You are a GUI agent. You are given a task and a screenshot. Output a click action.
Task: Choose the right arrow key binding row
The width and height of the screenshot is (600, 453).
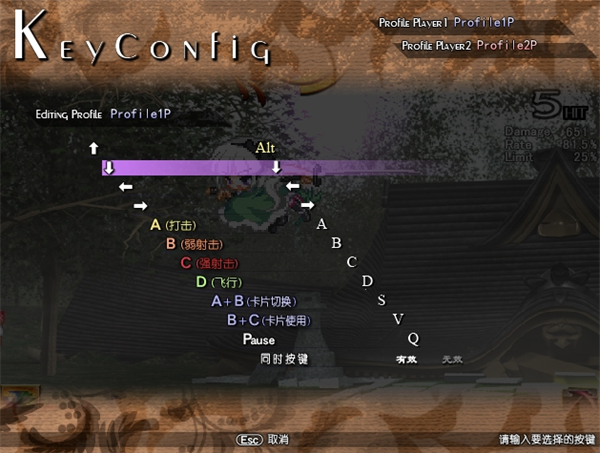click(141, 206)
